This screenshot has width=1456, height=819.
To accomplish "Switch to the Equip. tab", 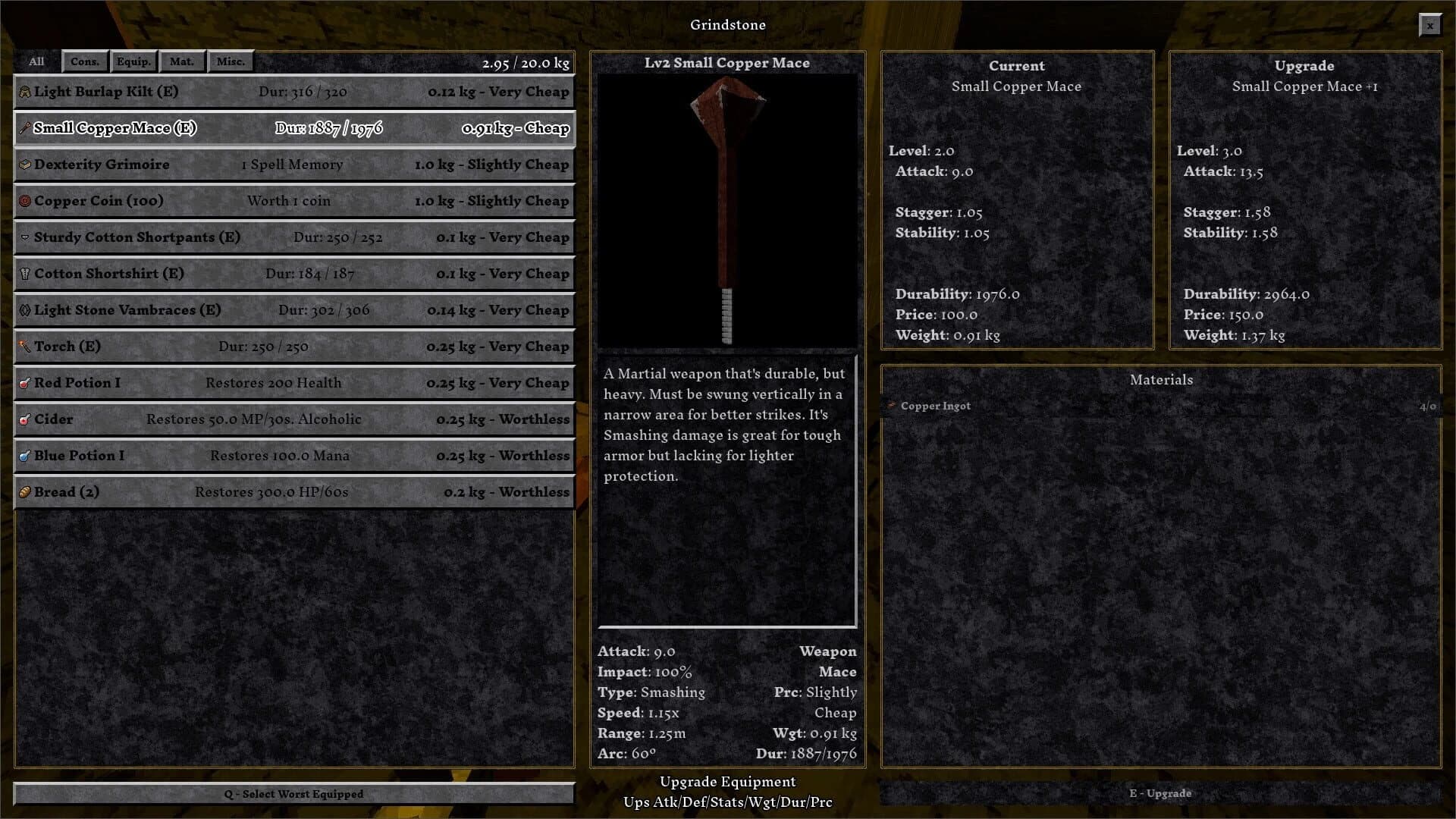I will tap(133, 61).
